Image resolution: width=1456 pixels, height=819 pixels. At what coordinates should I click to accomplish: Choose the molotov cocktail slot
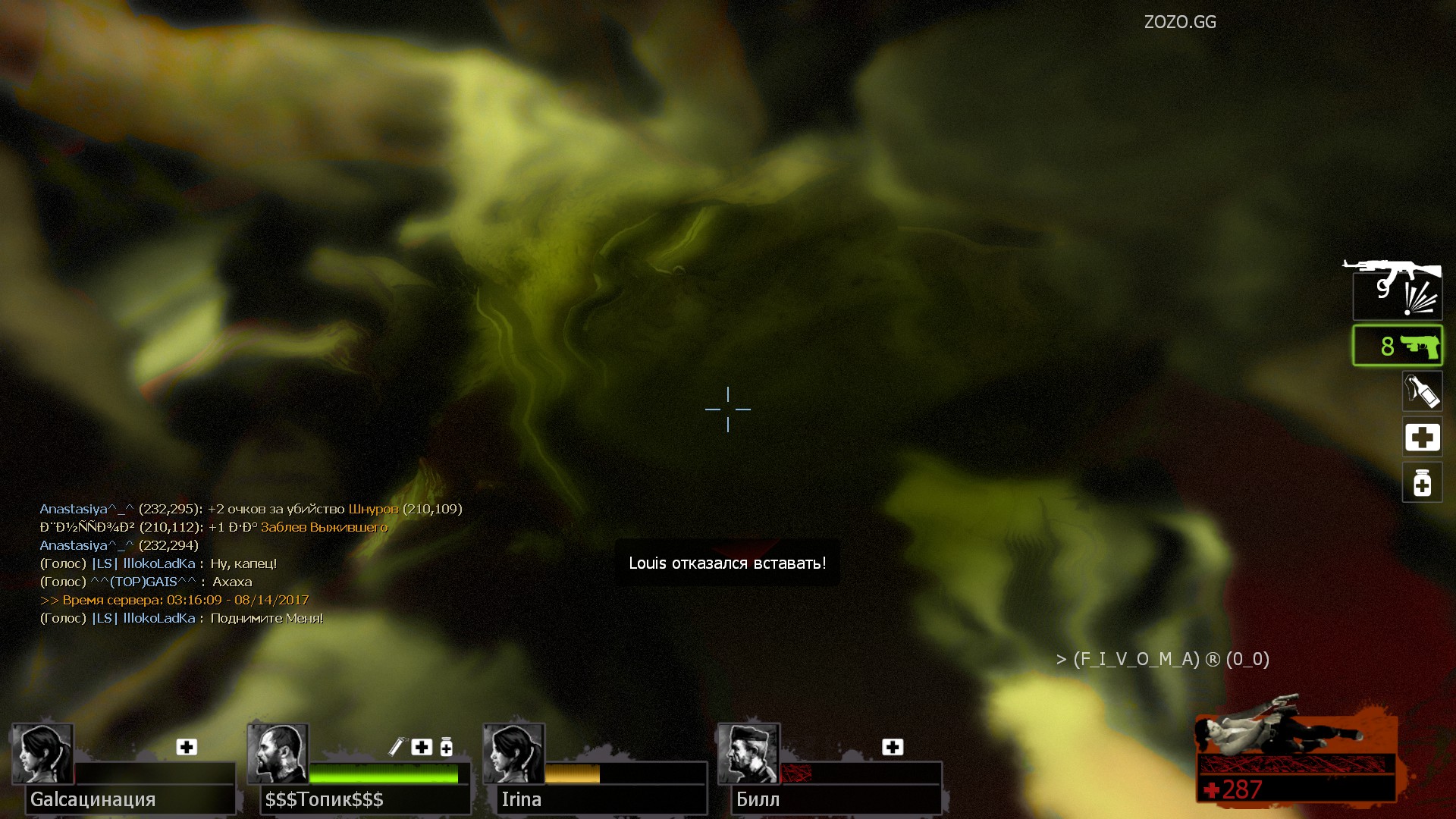click(x=1422, y=391)
